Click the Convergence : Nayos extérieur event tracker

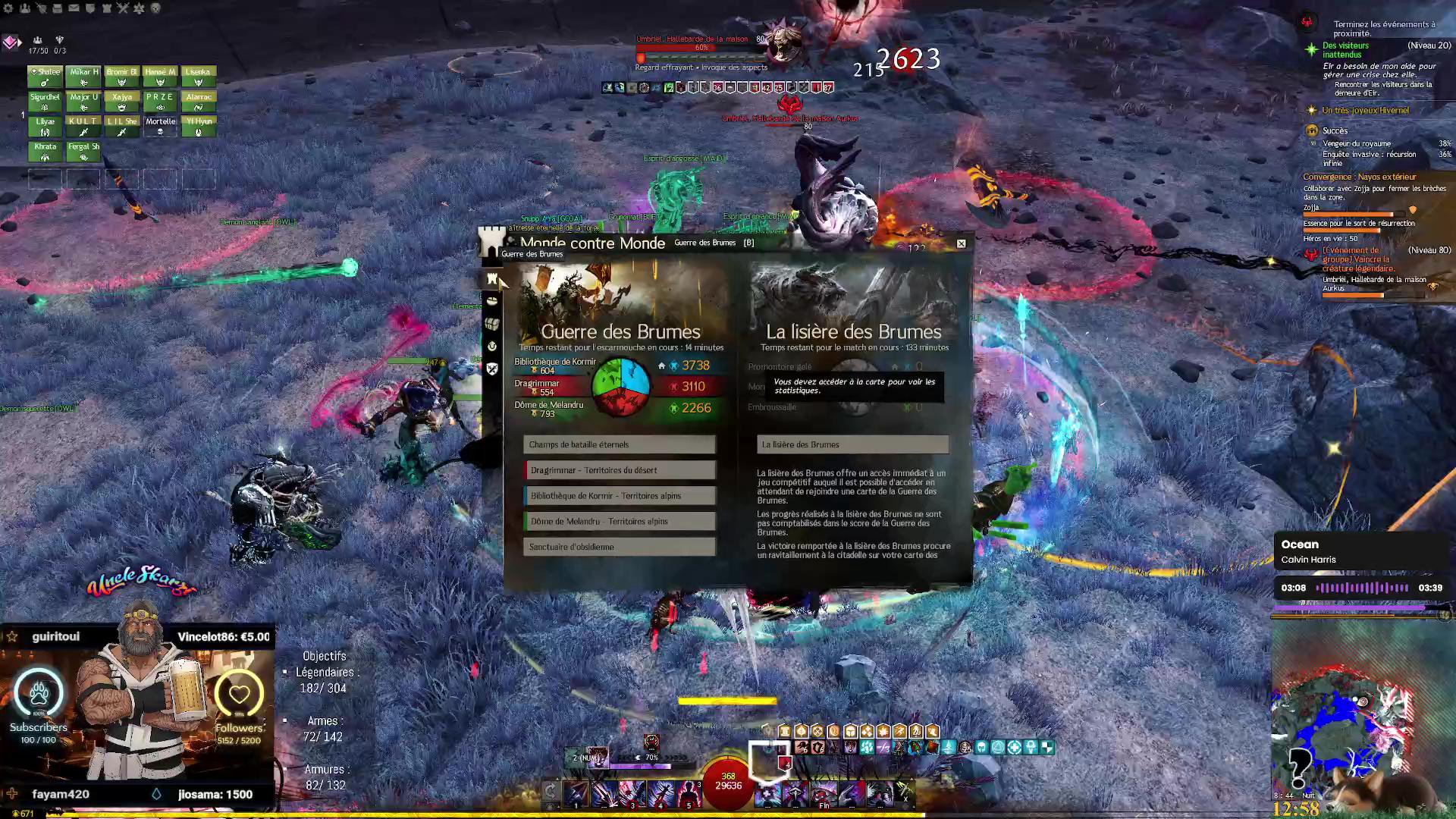pyautogui.click(x=1359, y=177)
